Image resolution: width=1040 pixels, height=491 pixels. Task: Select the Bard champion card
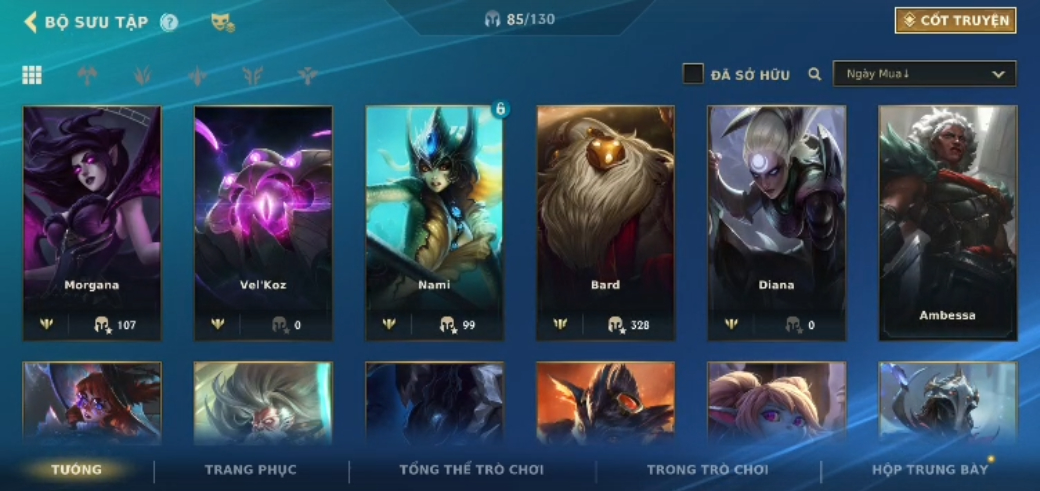tap(605, 222)
